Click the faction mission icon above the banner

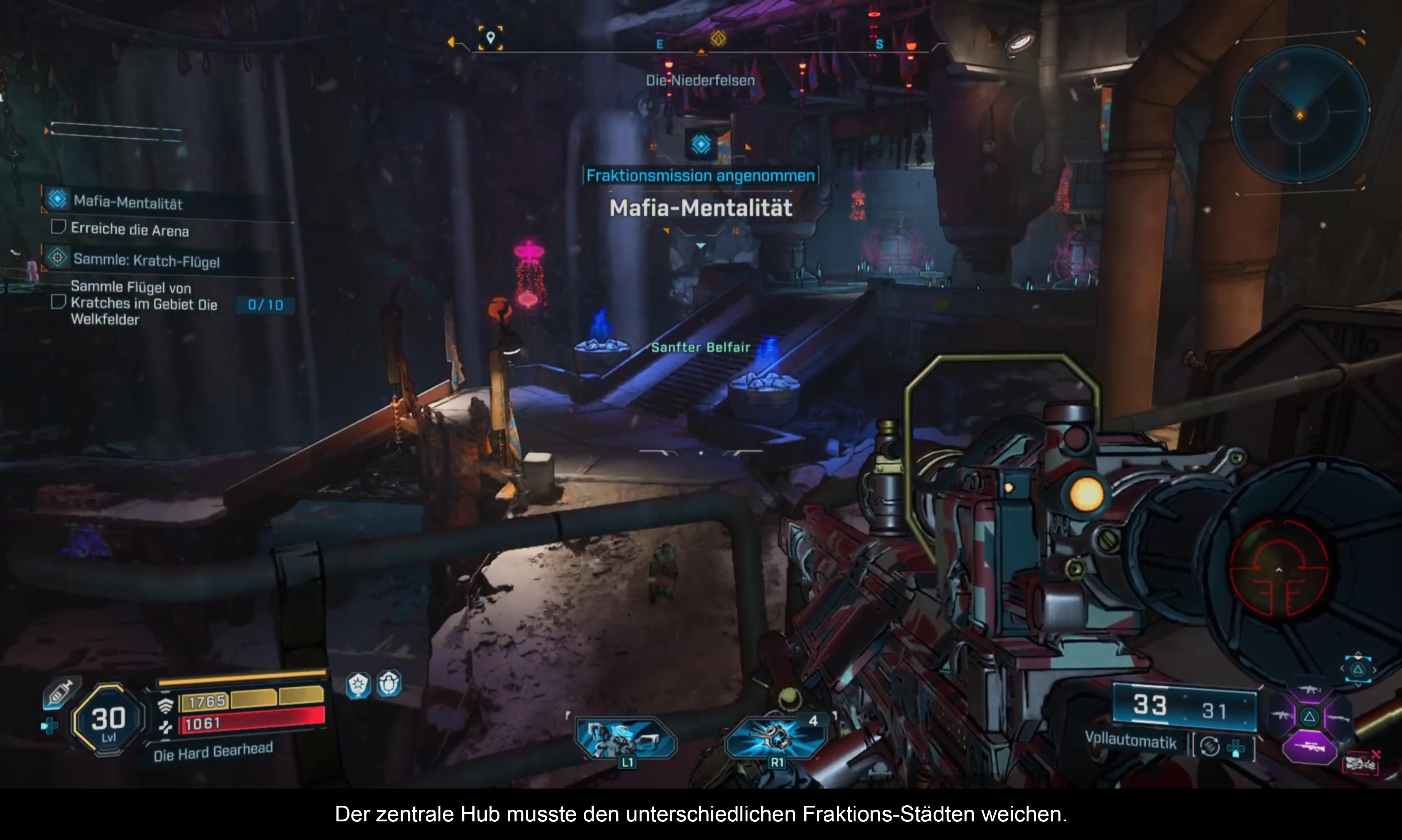(701, 144)
